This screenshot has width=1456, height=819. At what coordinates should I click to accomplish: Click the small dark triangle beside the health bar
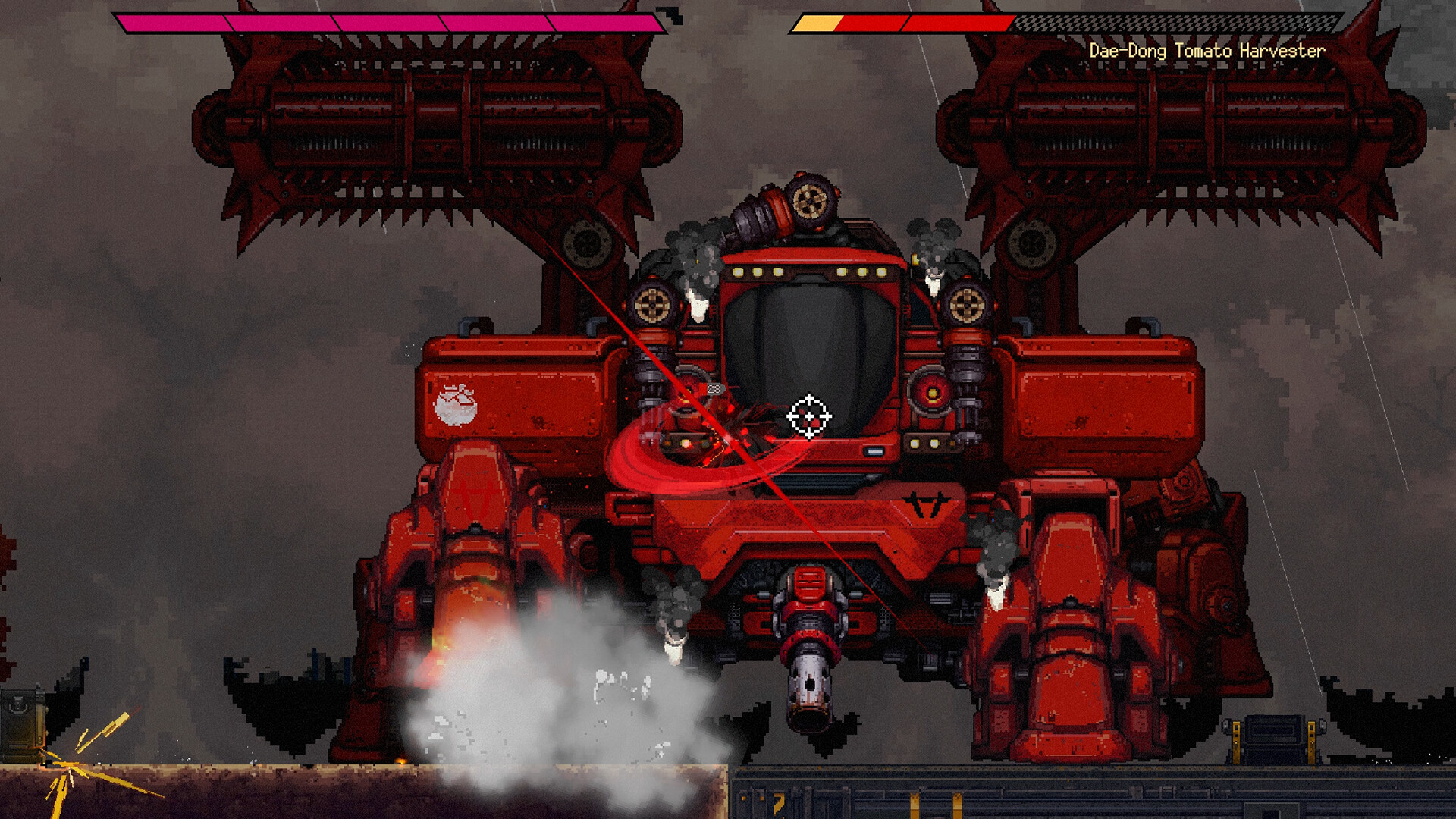[x=667, y=12]
